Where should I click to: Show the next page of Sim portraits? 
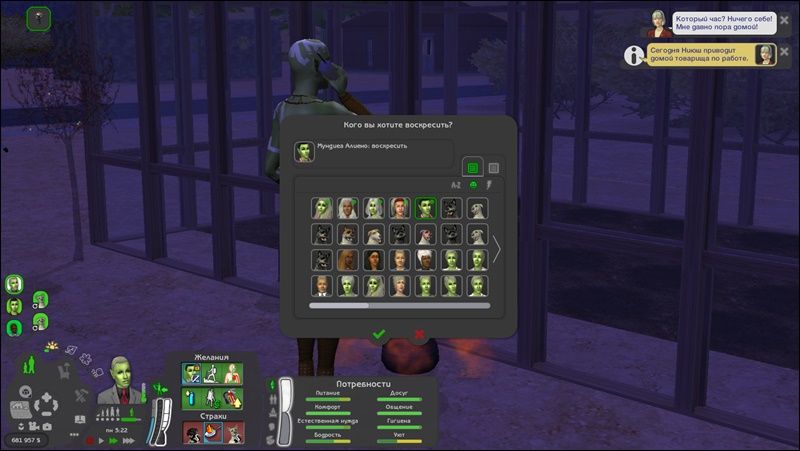click(x=496, y=248)
